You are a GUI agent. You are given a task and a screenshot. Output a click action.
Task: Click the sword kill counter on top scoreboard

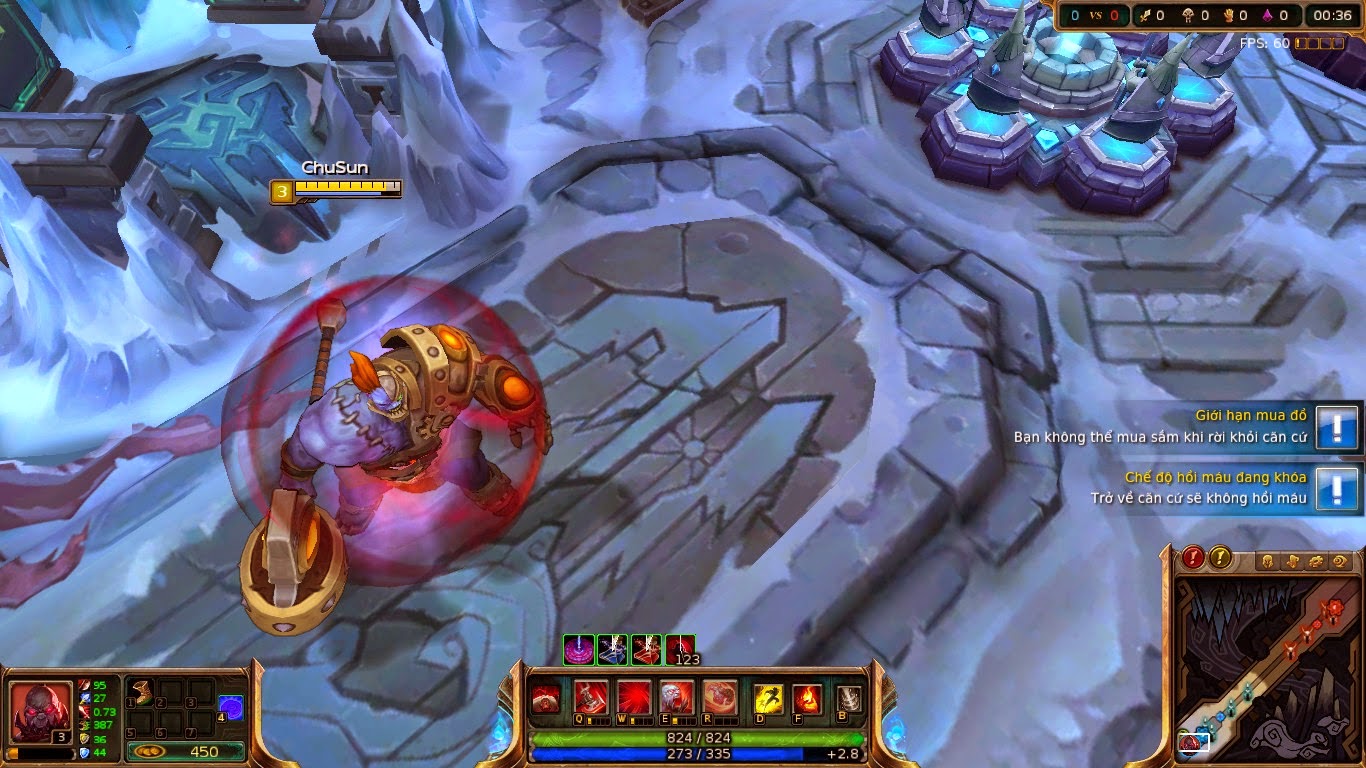pos(1144,16)
